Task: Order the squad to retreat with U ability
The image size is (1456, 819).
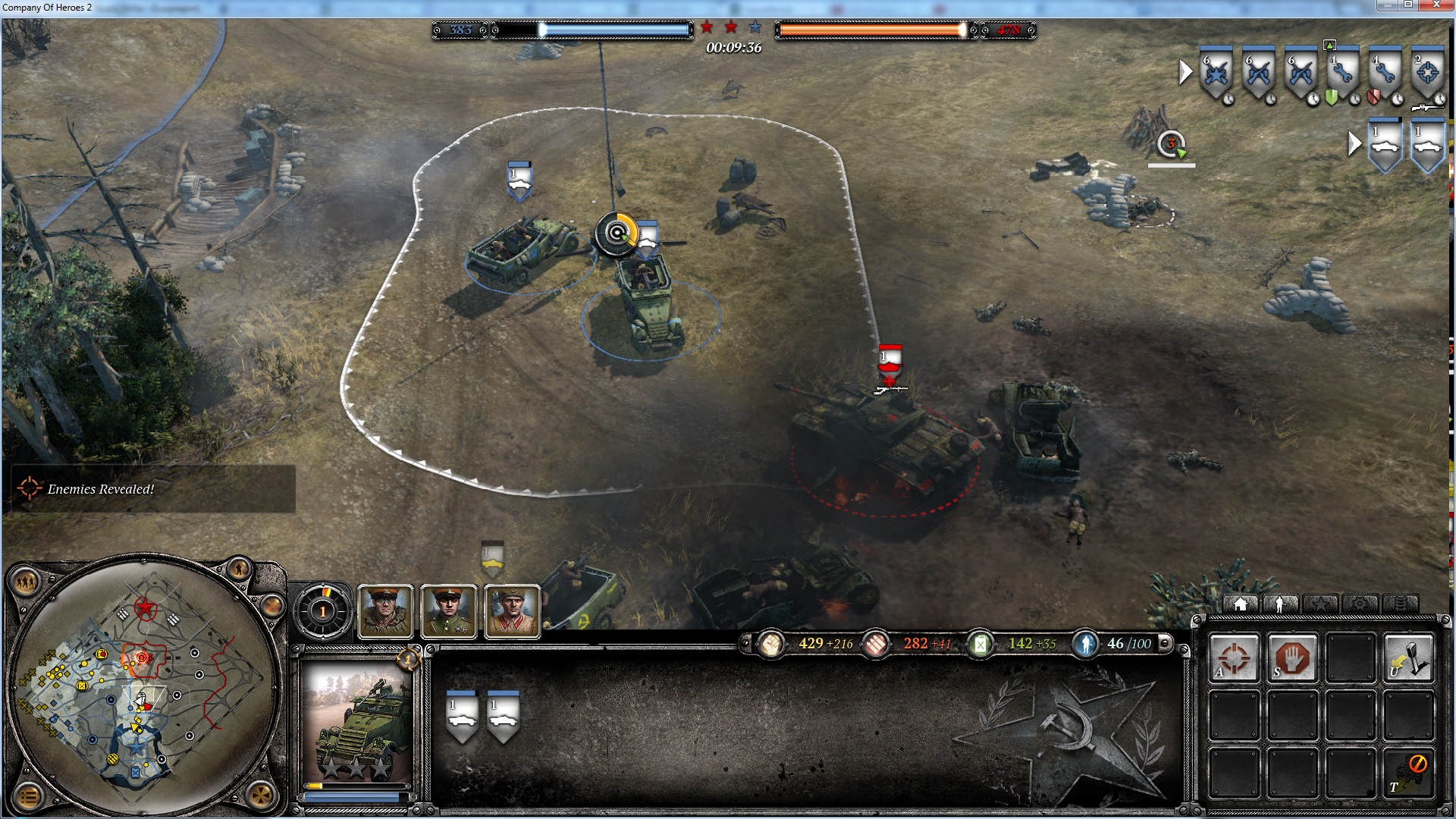Action: 1407,658
